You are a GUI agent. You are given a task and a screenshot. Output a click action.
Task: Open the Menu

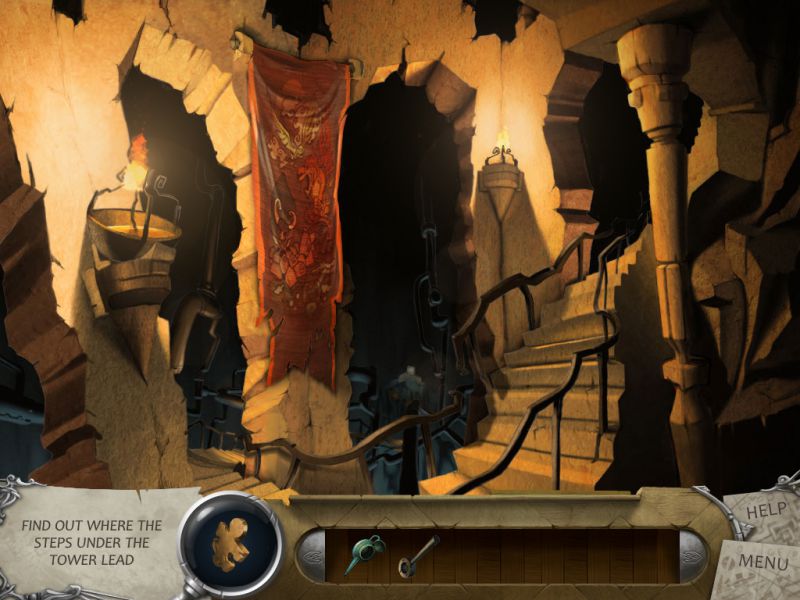[x=762, y=563]
